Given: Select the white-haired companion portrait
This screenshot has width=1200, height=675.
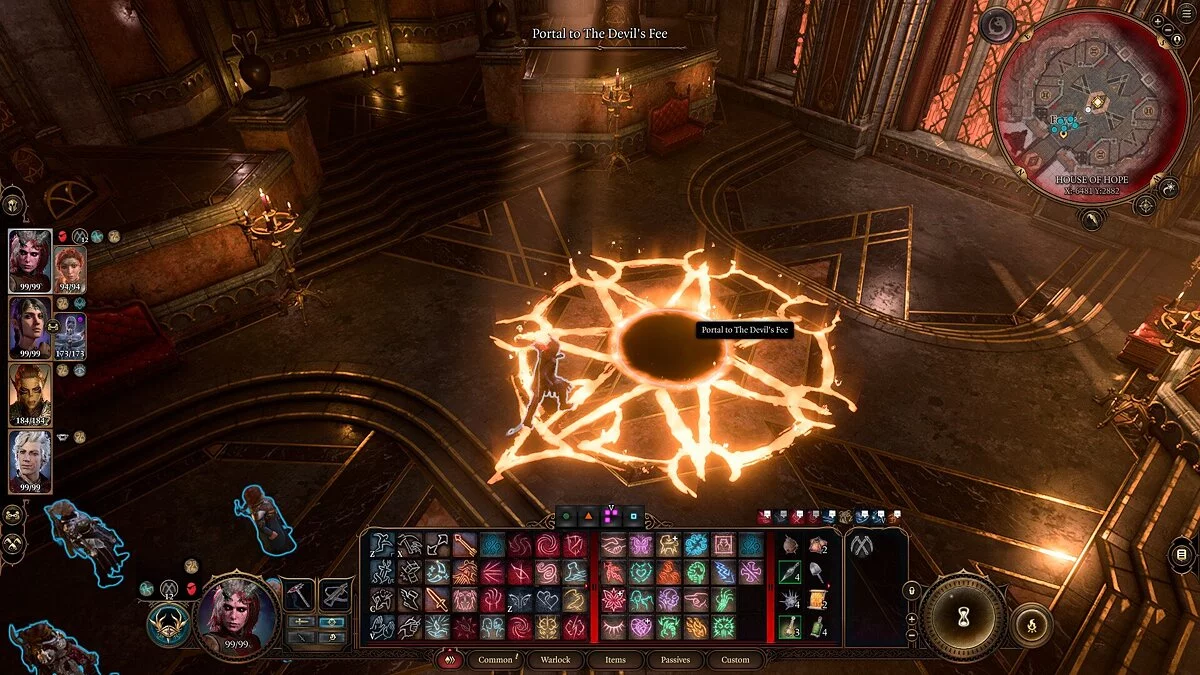Looking at the screenshot, I should (x=29, y=461).
